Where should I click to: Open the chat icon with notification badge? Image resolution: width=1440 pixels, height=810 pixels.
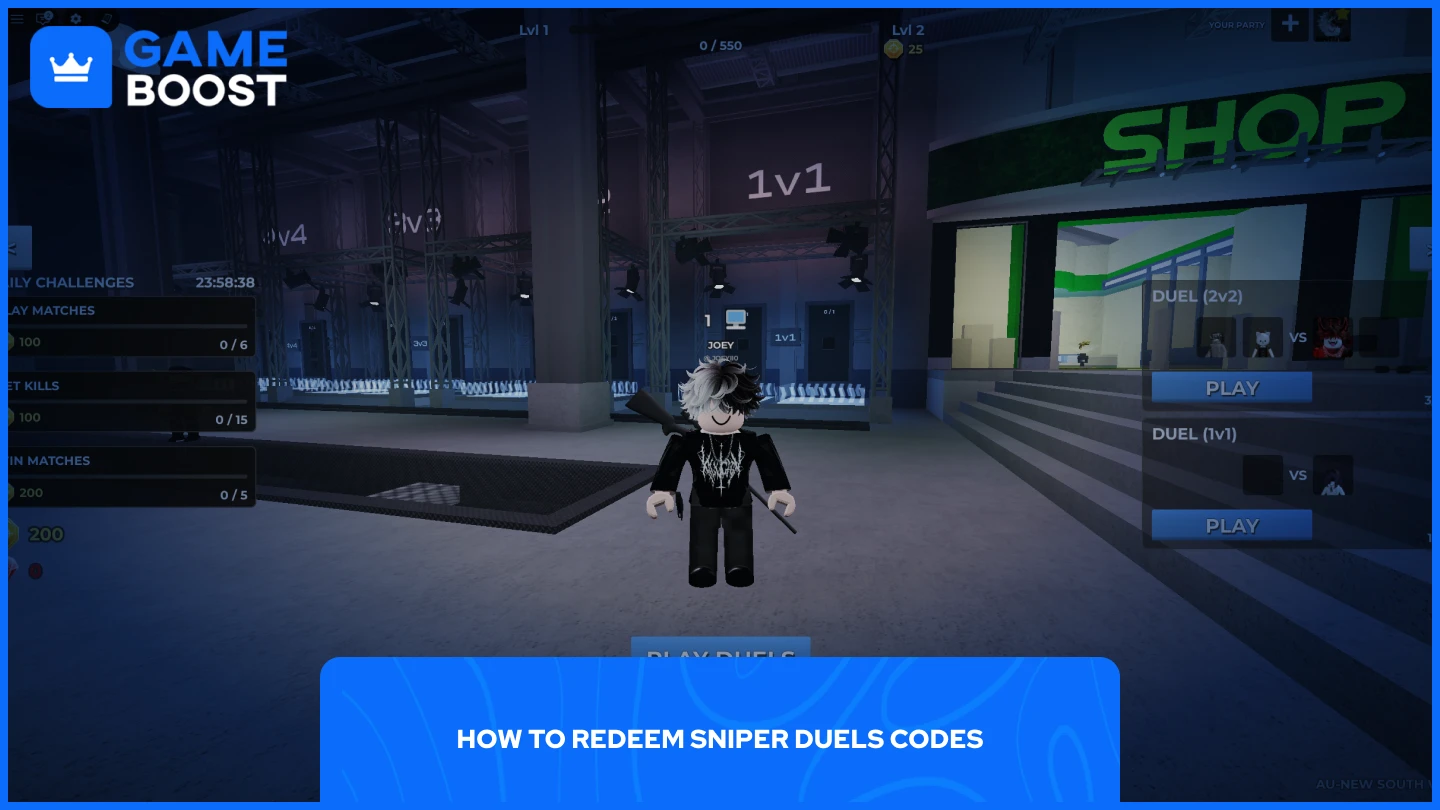(43, 18)
